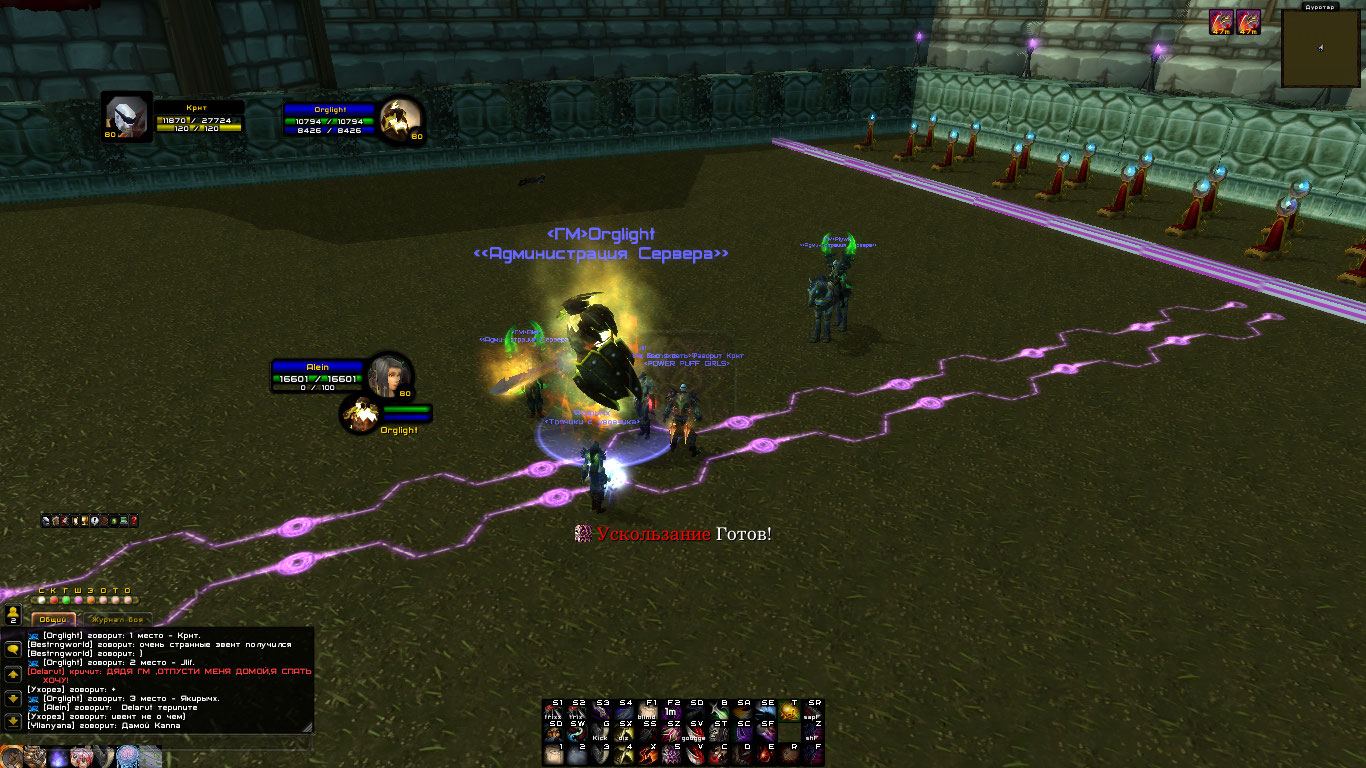Open the chat menu speech bubble button

13,649
